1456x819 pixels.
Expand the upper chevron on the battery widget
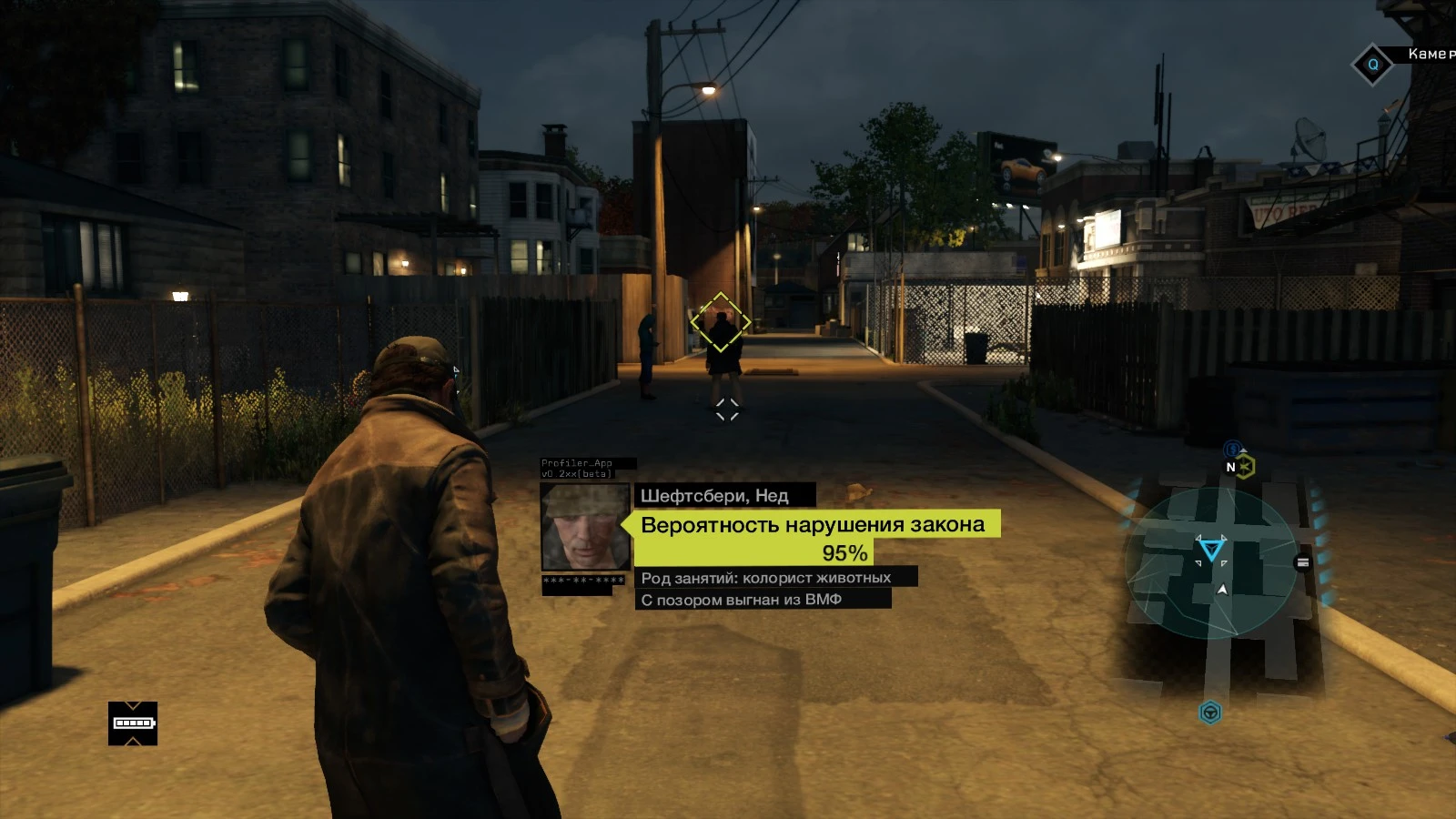pos(133,706)
